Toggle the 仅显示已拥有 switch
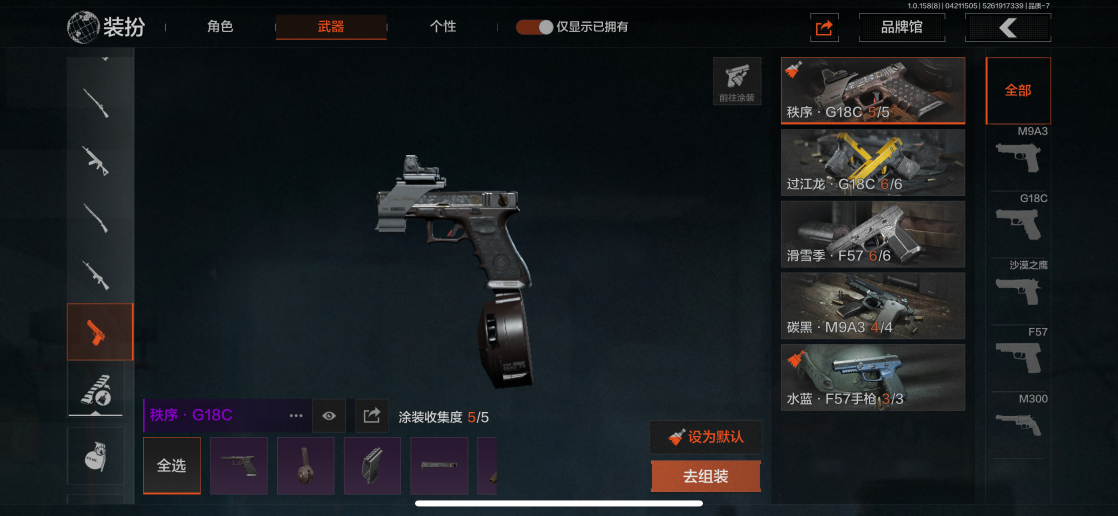Viewport: 1118px width, 516px height. 535,27
